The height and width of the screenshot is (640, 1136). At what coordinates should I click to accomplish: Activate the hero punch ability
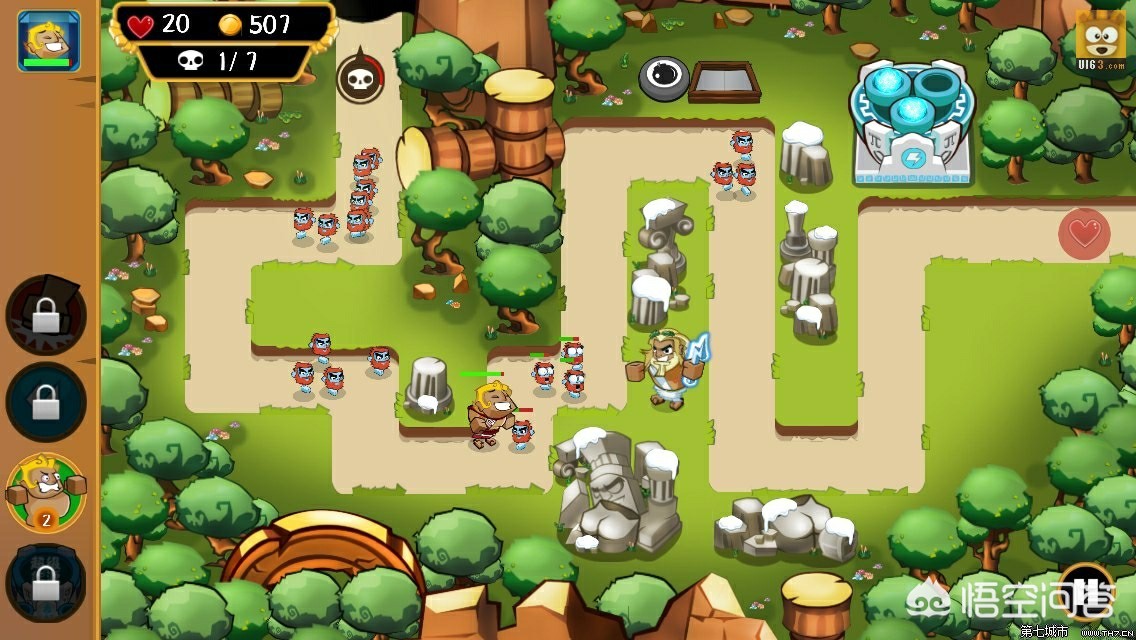pos(46,493)
